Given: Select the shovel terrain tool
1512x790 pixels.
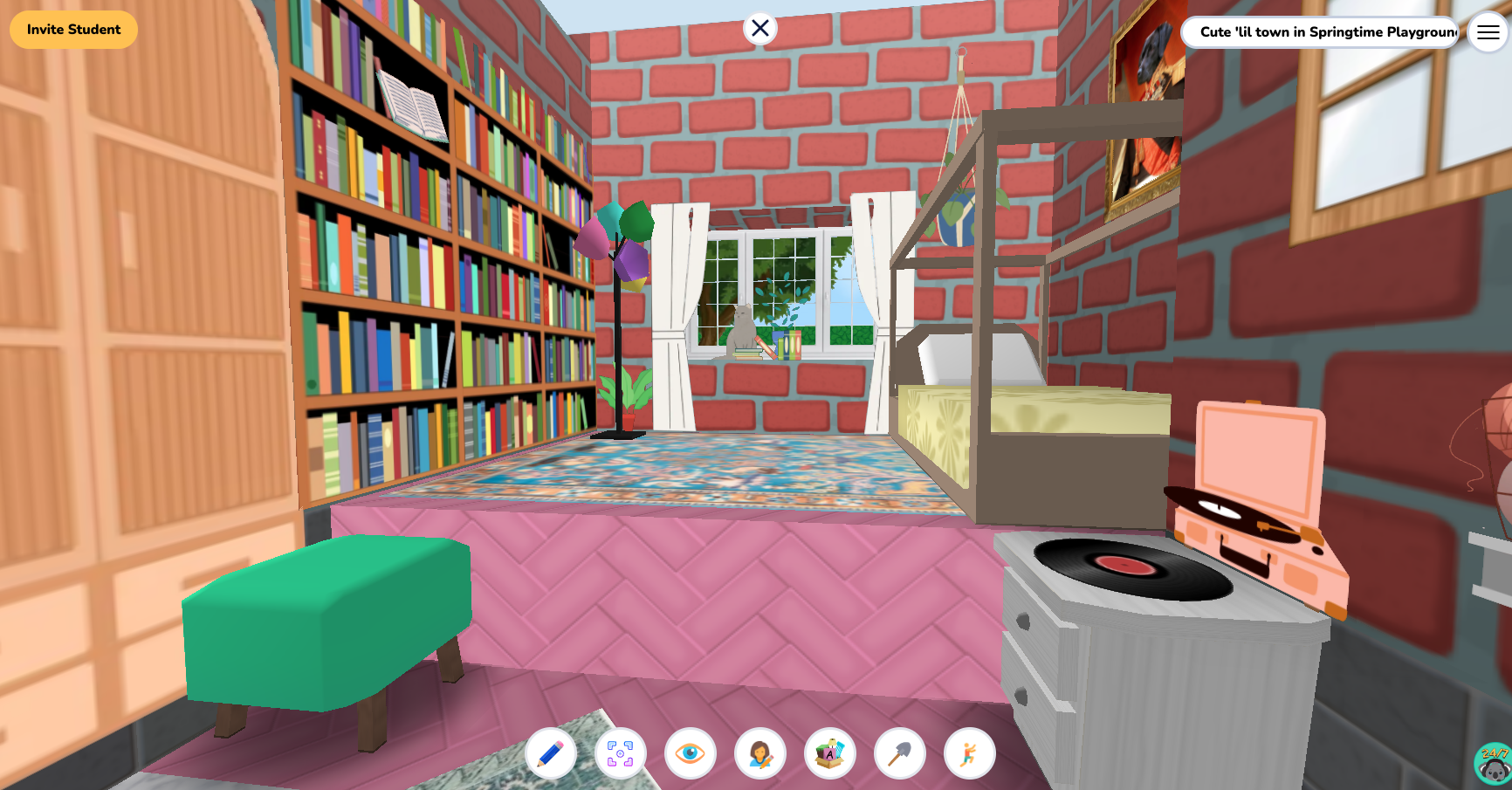Looking at the screenshot, I should click(899, 752).
